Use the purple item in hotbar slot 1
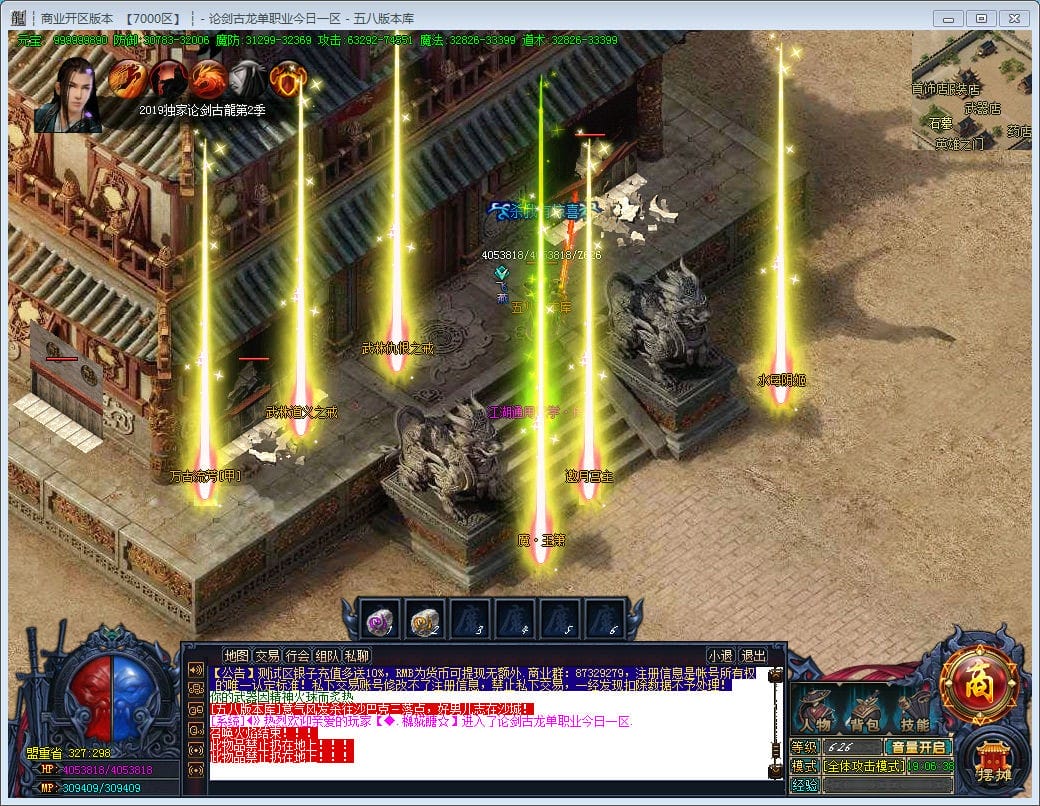Viewport: 1040px width, 806px height. click(380, 620)
